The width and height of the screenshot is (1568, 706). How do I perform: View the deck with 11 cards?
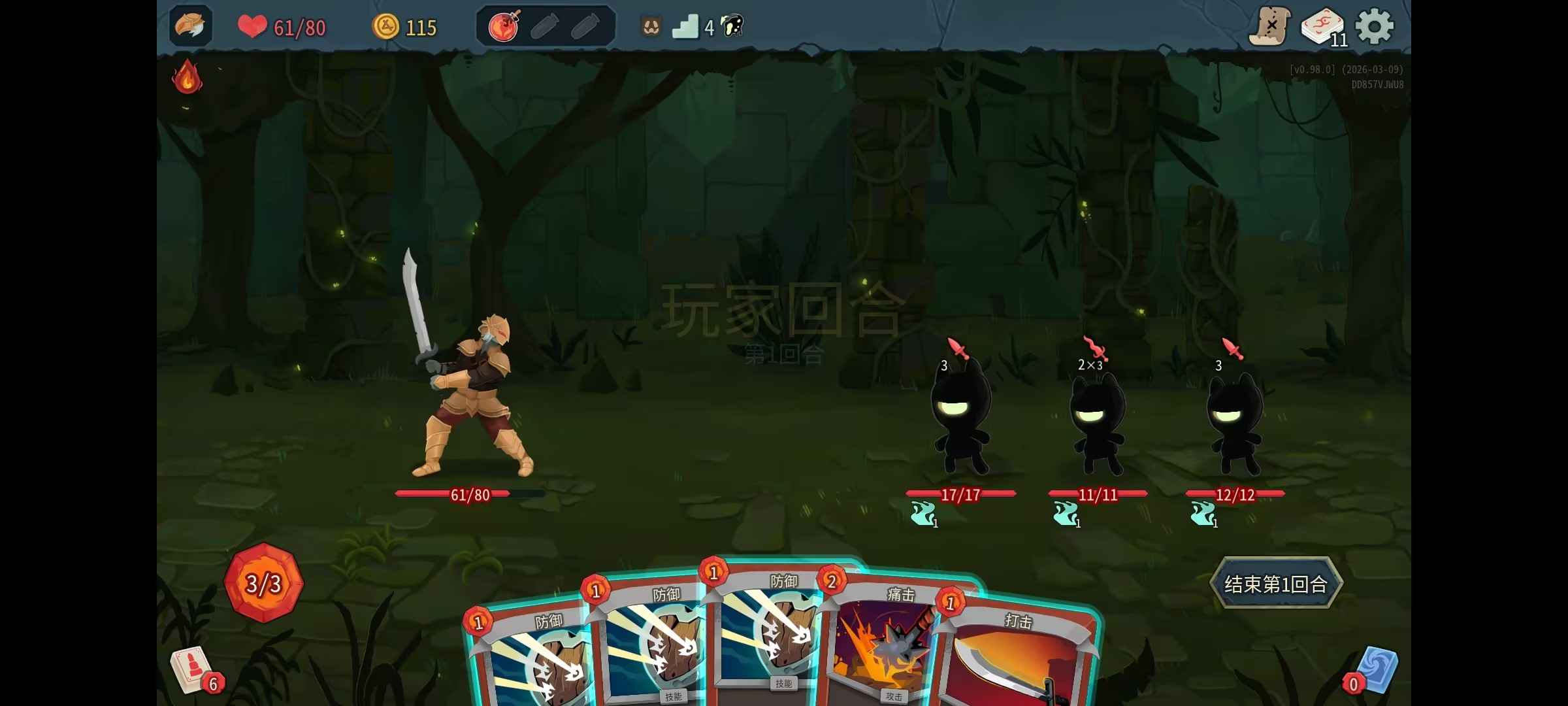(1322, 27)
